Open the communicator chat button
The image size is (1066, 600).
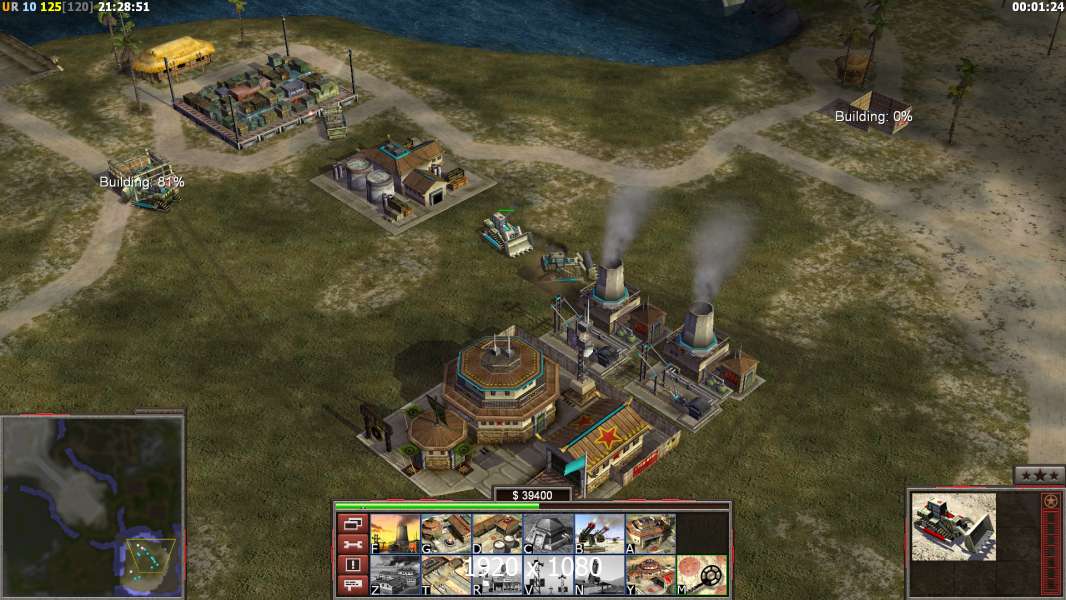coord(352,586)
